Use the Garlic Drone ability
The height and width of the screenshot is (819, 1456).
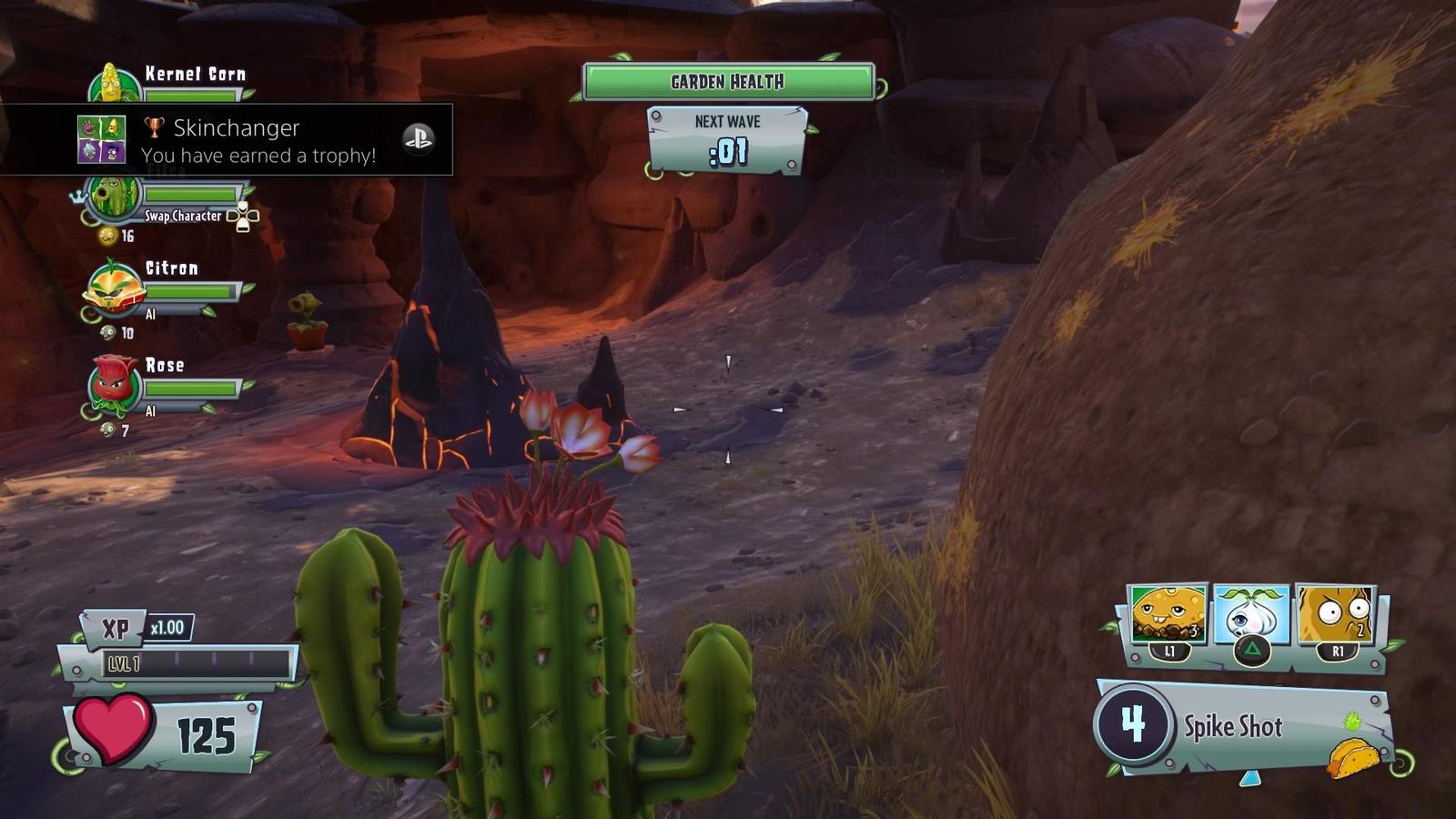coord(1251,613)
